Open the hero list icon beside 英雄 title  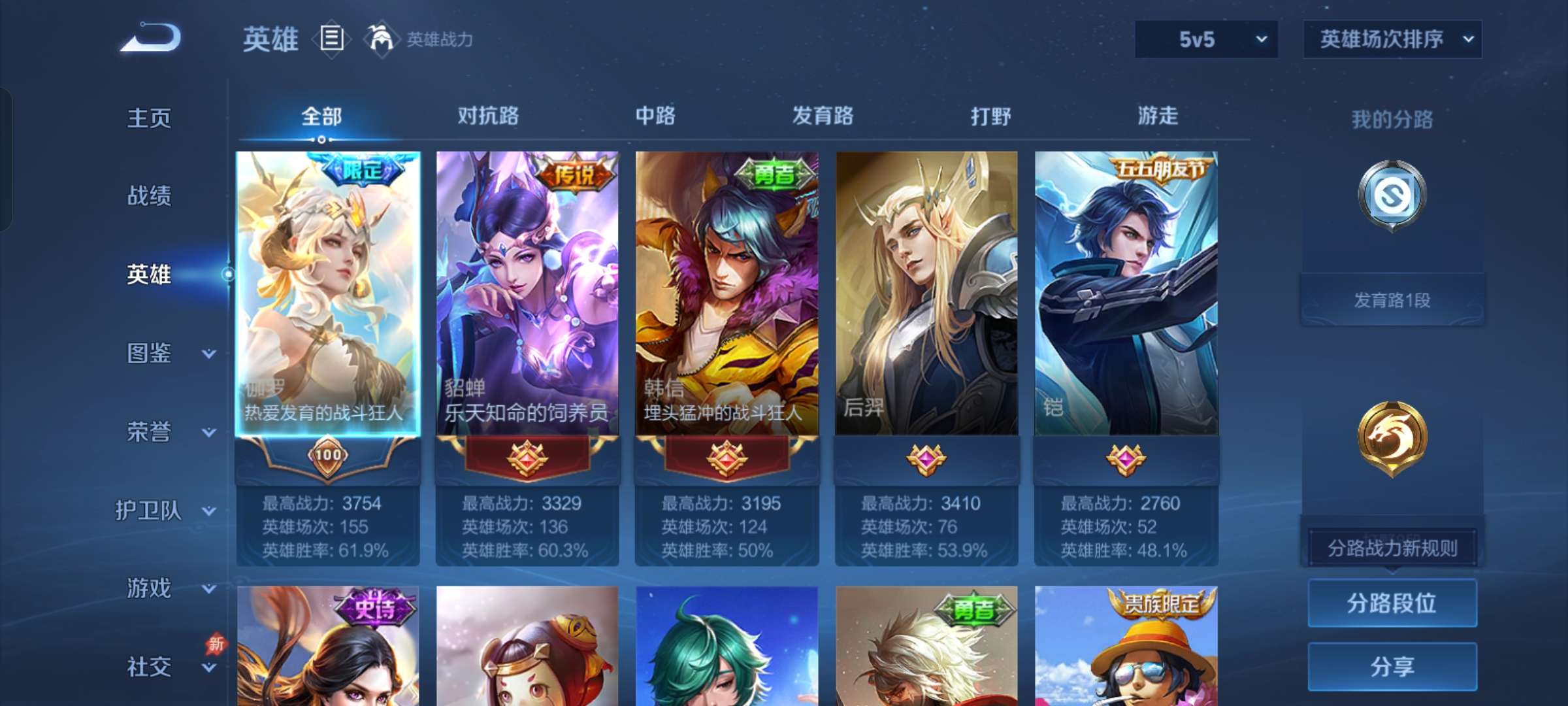330,39
